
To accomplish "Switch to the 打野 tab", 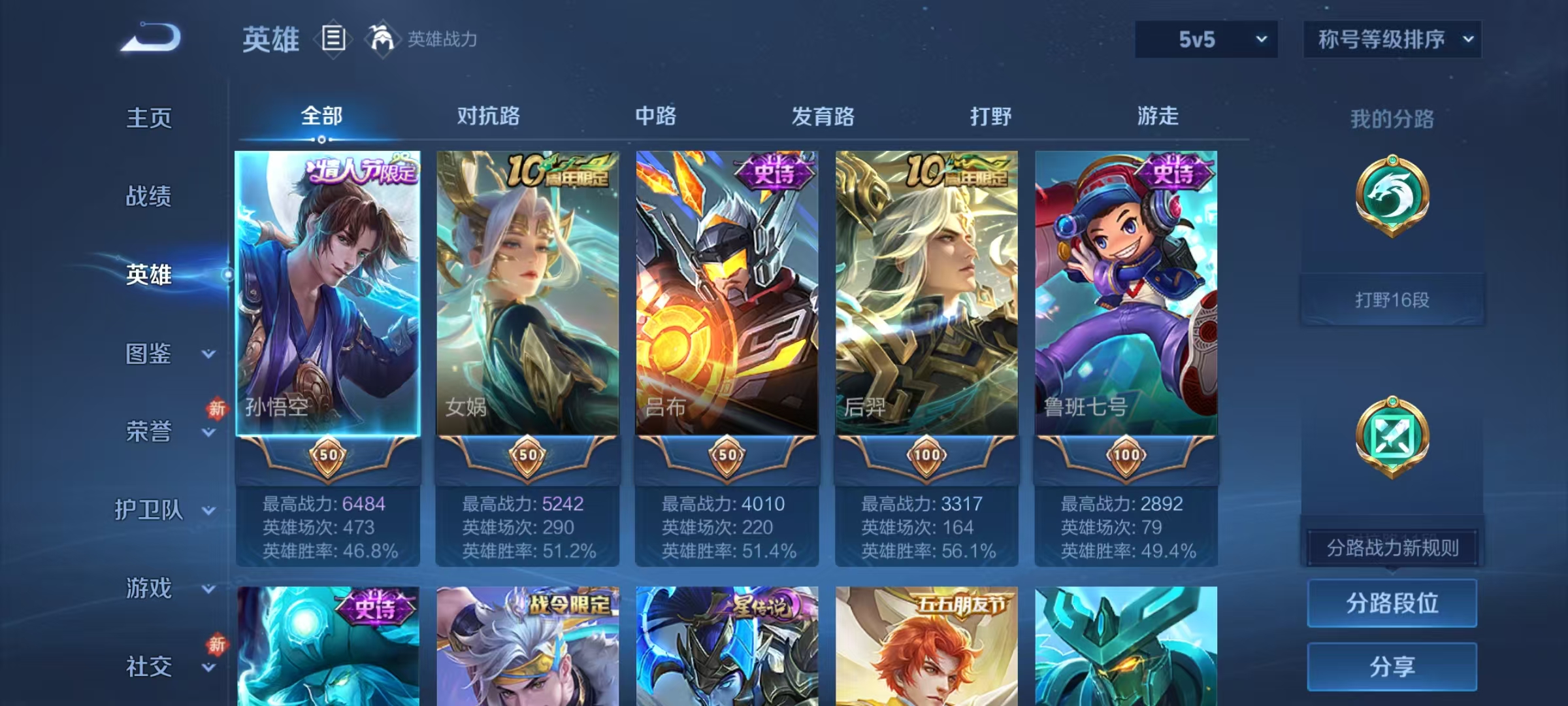I will pyautogui.click(x=991, y=116).
